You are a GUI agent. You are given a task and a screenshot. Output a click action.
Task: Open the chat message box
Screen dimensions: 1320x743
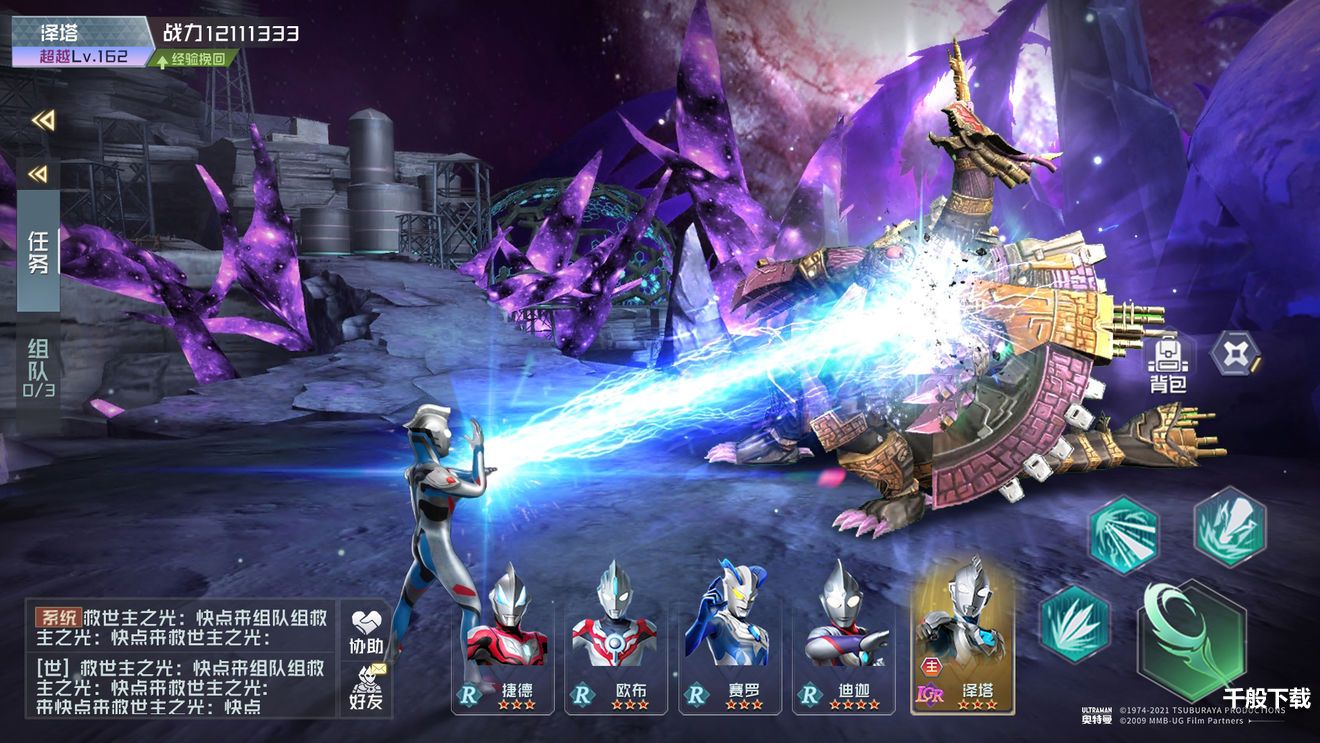coord(181,658)
